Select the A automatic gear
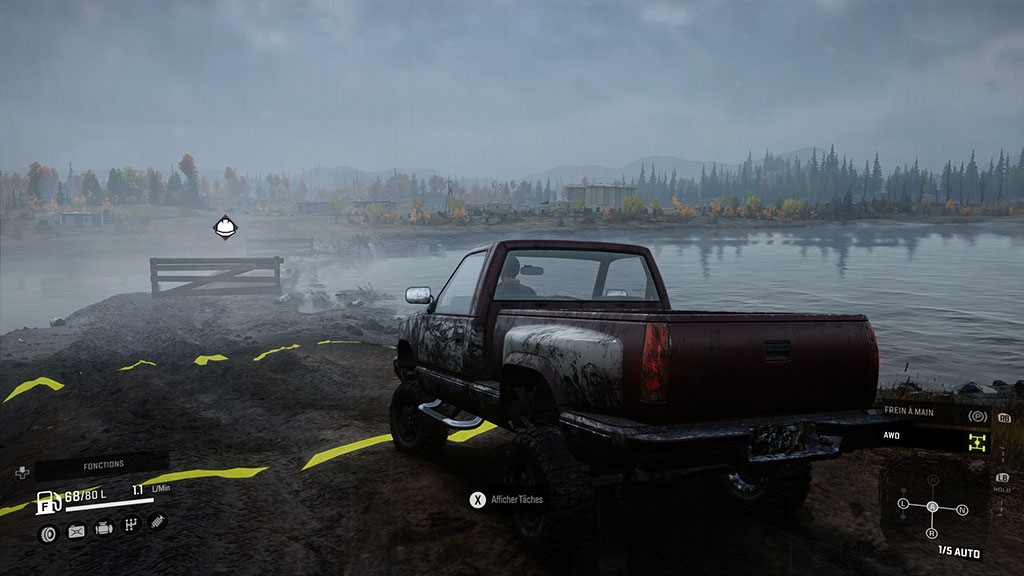1024x576 pixels. pos(933,507)
